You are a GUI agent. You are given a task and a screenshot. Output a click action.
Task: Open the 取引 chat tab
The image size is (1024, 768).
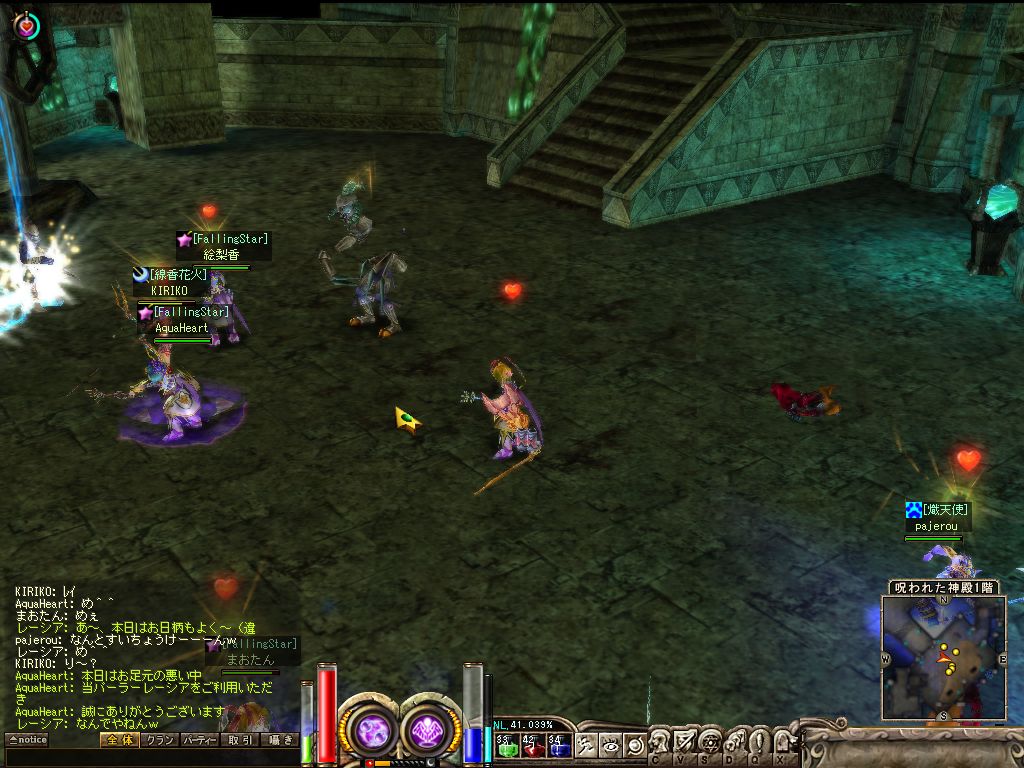[x=240, y=740]
